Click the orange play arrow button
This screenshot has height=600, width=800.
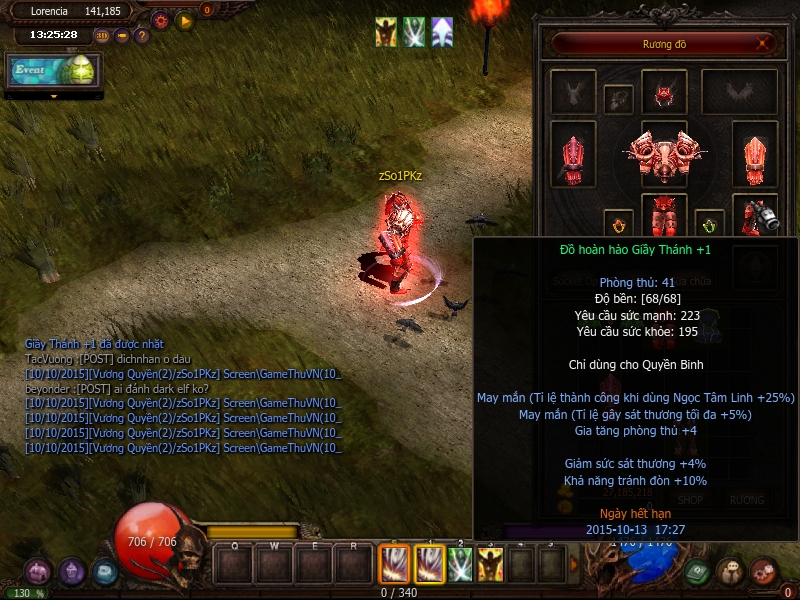coord(184,20)
